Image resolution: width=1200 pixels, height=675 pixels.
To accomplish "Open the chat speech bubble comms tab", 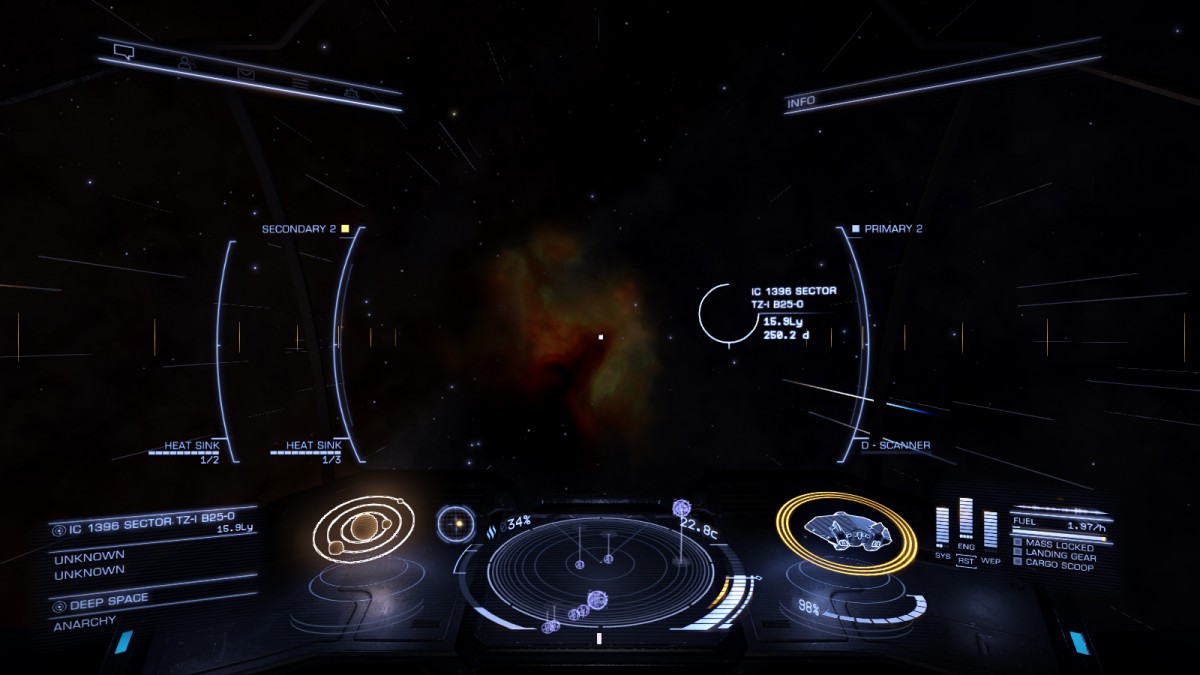I will pyautogui.click(x=124, y=49).
